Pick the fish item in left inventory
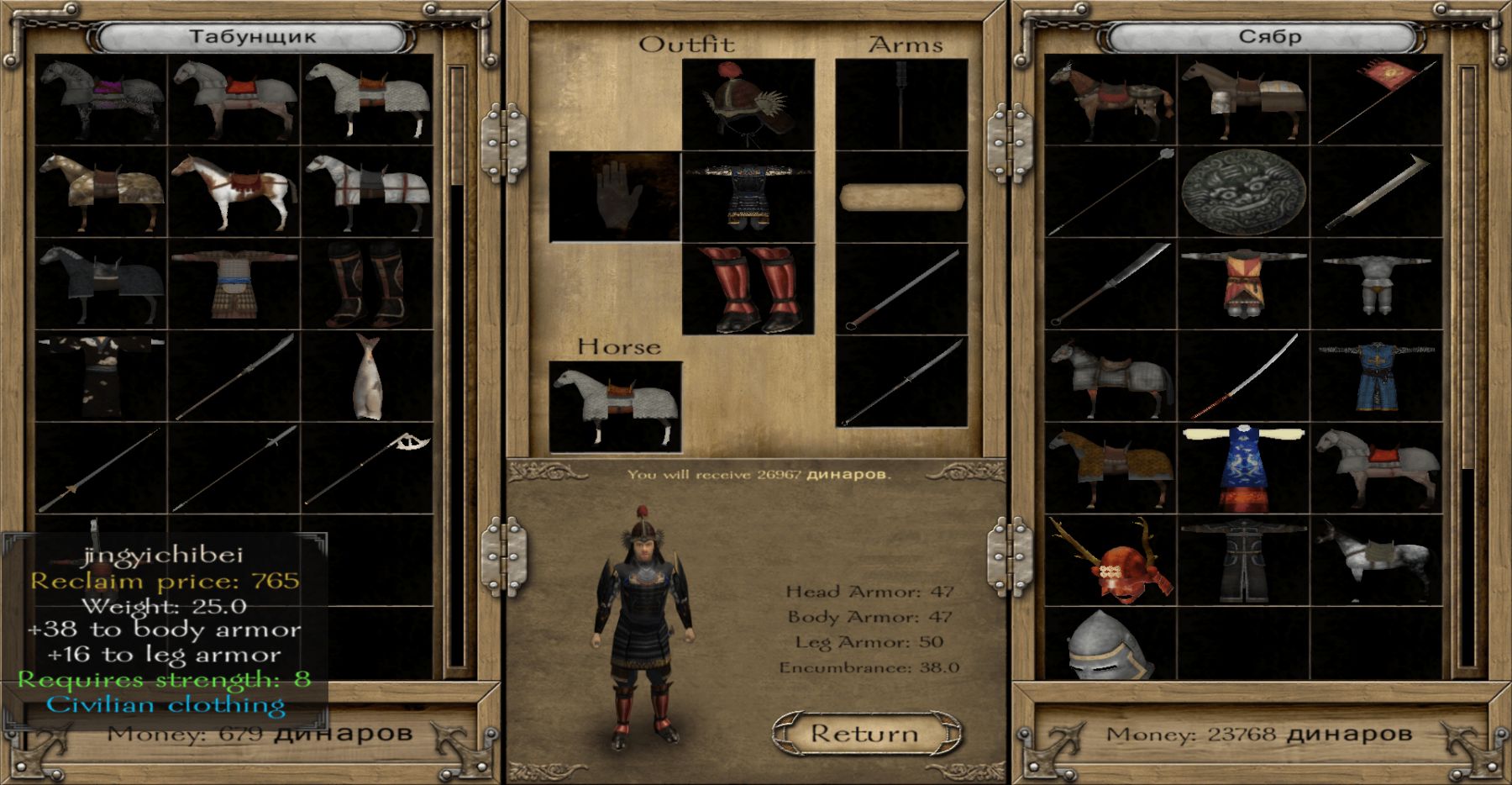Screen dimensions: 1512x785 click(x=368, y=377)
